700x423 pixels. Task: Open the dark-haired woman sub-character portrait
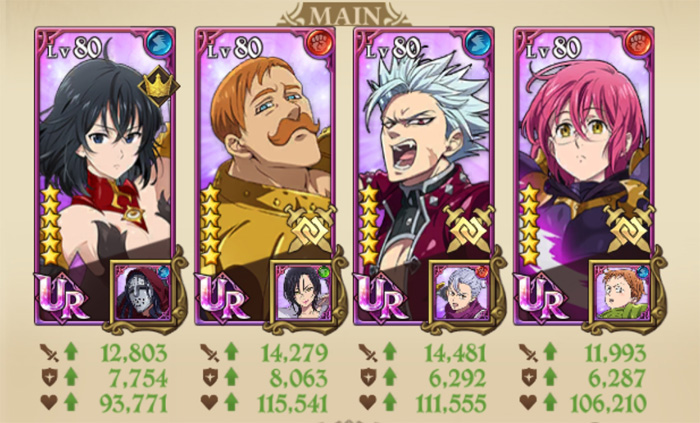point(301,290)
